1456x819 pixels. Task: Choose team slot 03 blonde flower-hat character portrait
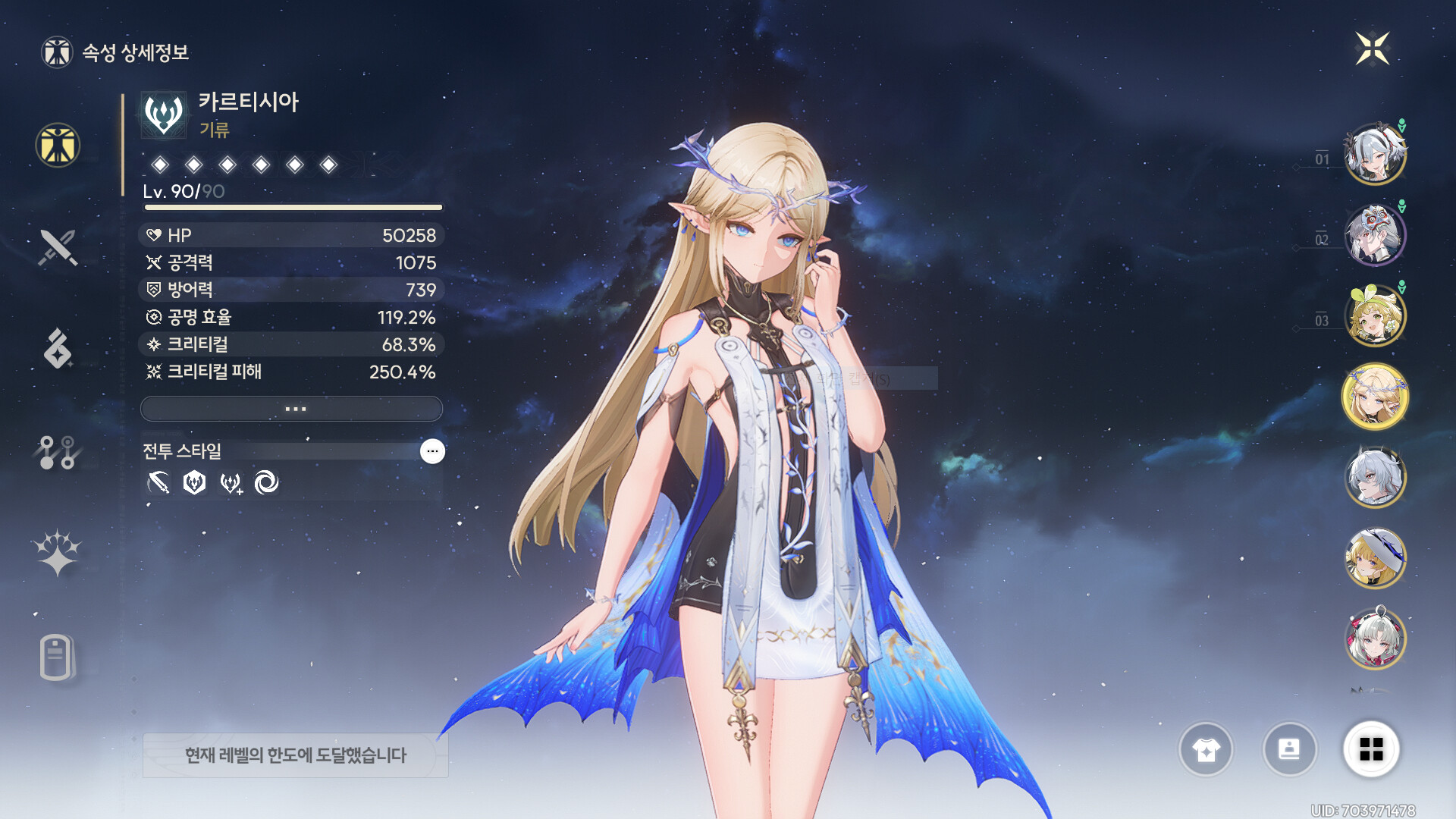point(1374,316)
